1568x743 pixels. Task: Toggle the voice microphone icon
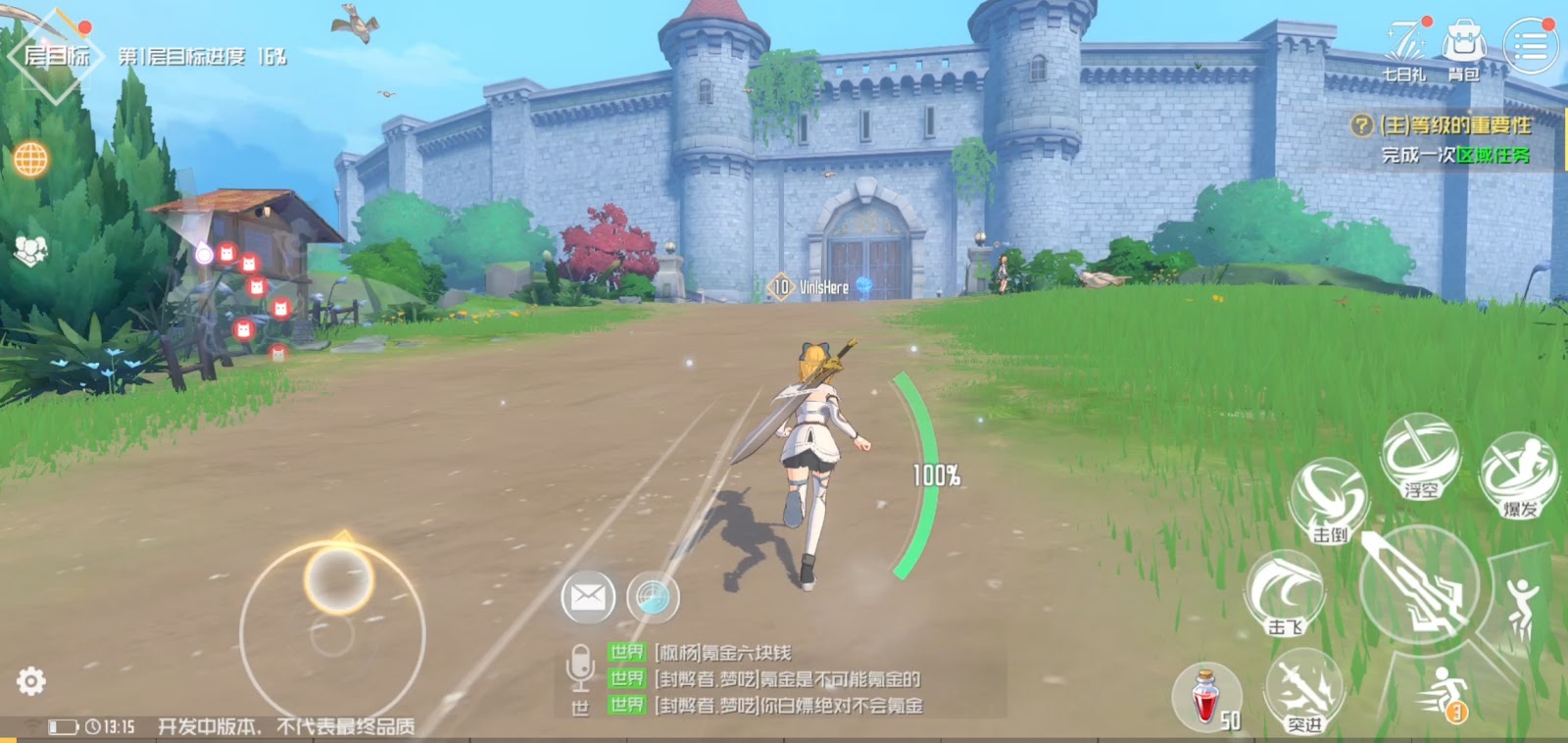pyautogui.click(x=580, y=665)
